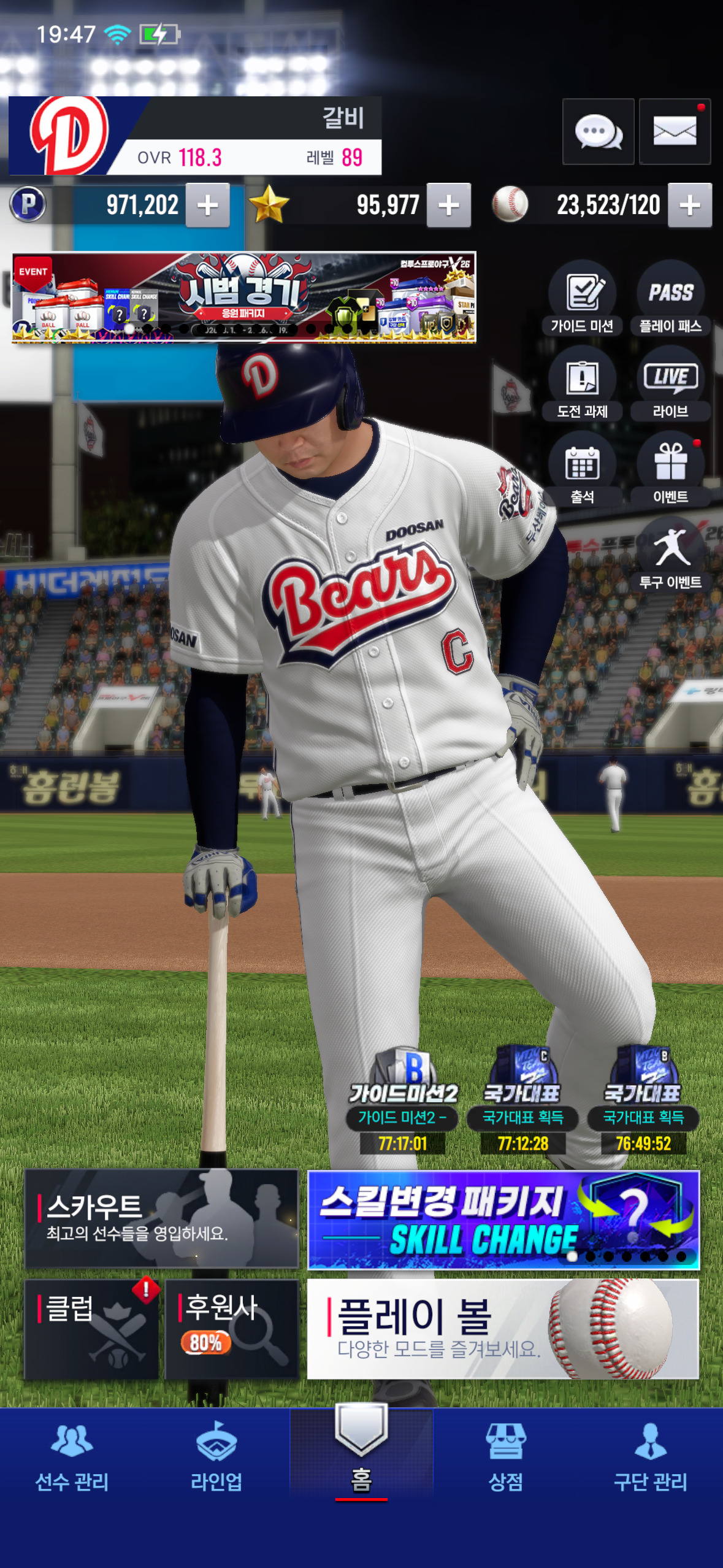Add more baseballs with plus button

pos(690,206)
